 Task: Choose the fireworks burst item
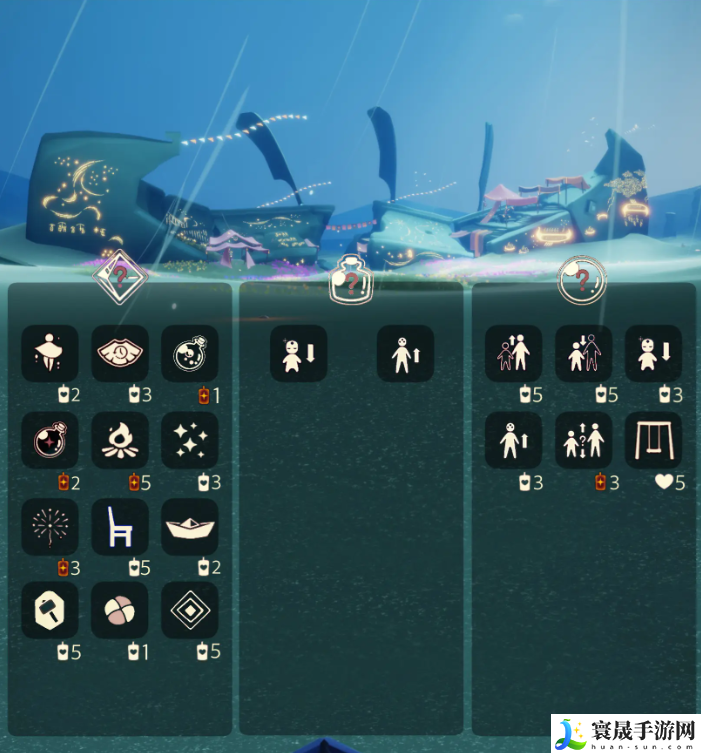point(50,526)
